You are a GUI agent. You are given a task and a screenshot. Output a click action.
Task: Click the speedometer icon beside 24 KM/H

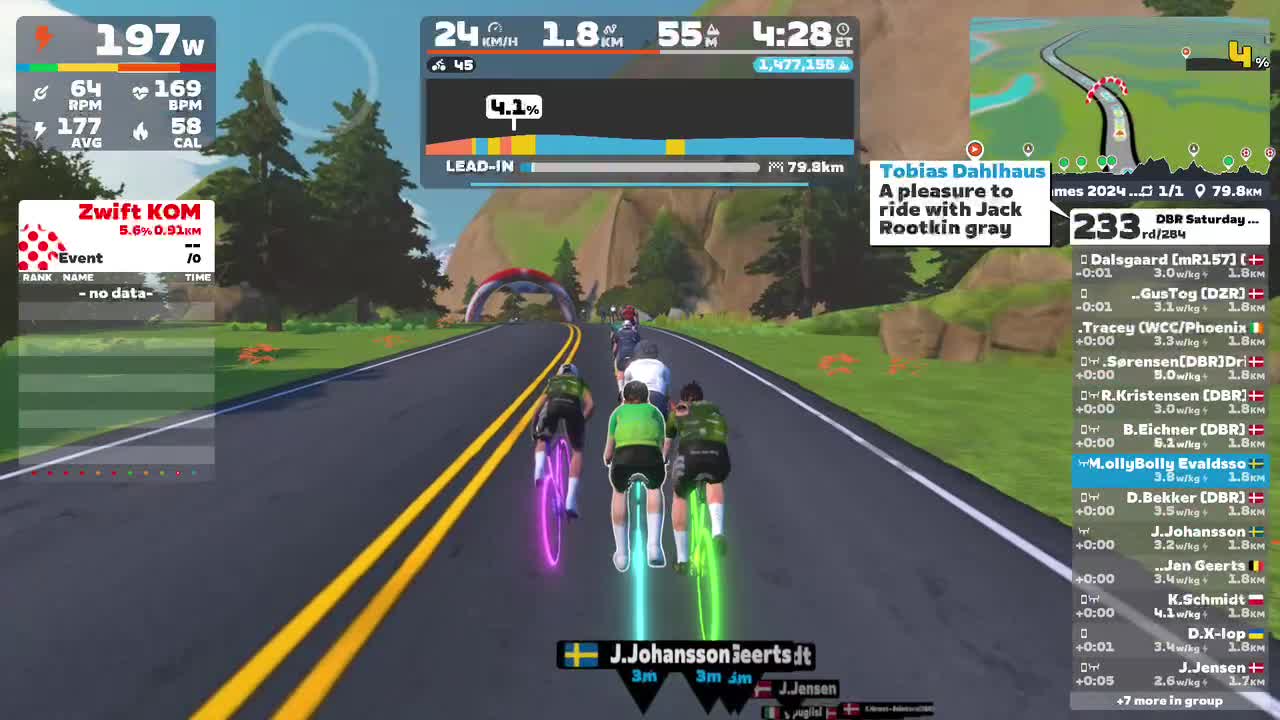(x=493, y=30)
